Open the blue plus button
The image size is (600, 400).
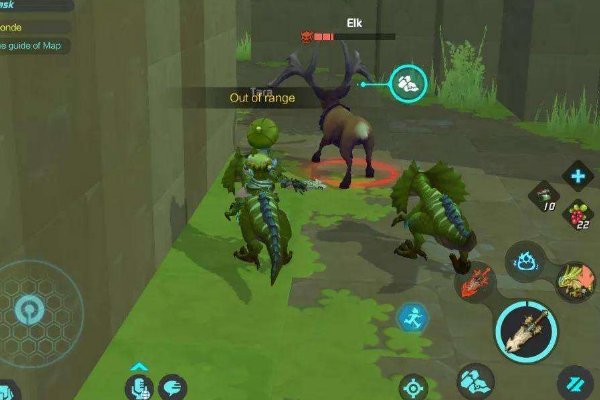(577, 177)
